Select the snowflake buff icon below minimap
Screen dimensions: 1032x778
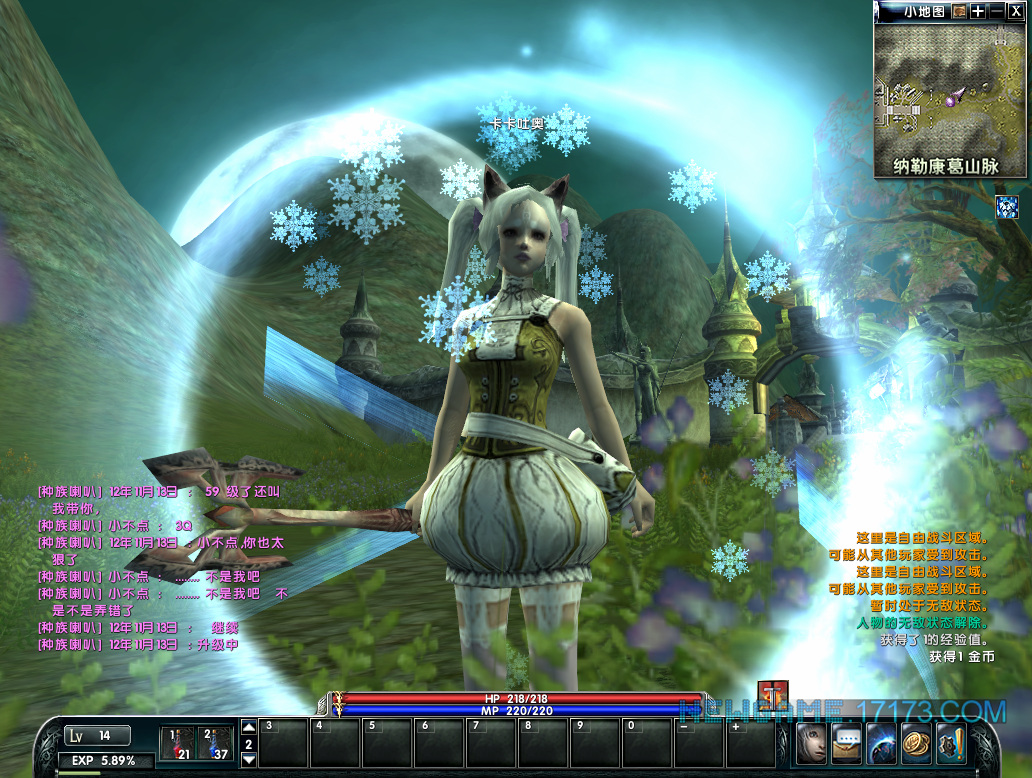point(1008,207)
